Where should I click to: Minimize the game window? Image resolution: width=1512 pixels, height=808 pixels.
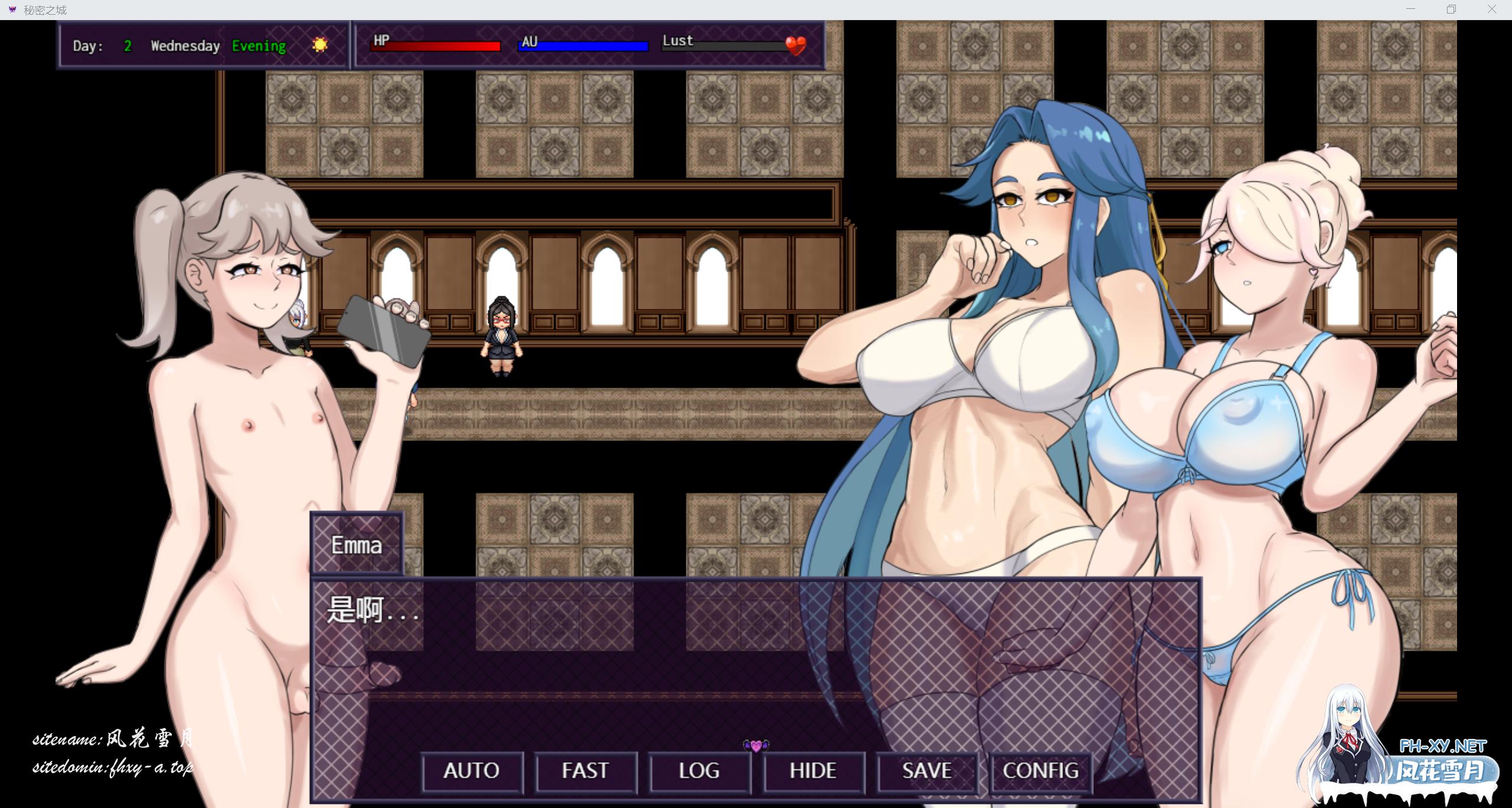pos(1411,9)
